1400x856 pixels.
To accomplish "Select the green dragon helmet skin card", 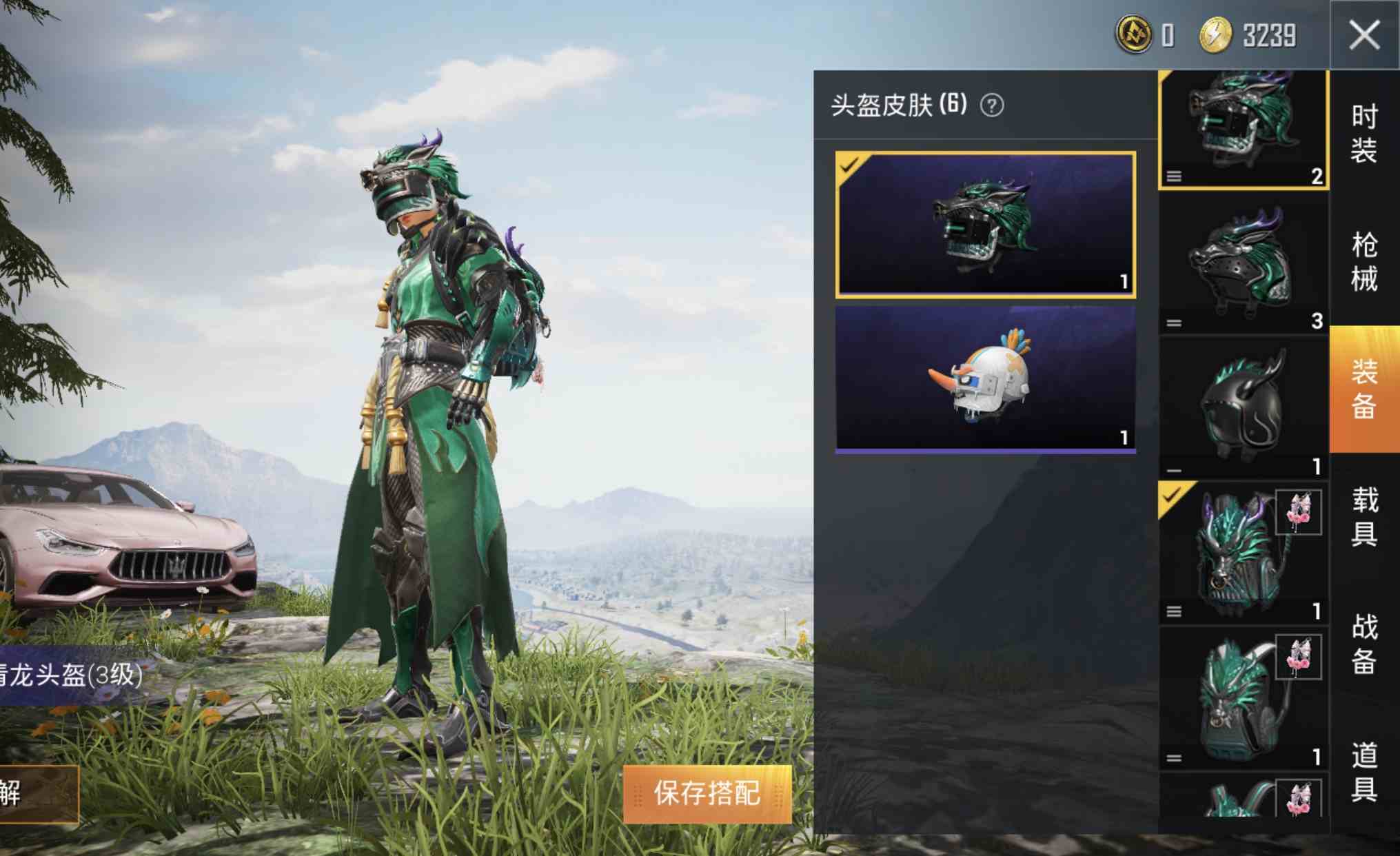I will 985,225.
